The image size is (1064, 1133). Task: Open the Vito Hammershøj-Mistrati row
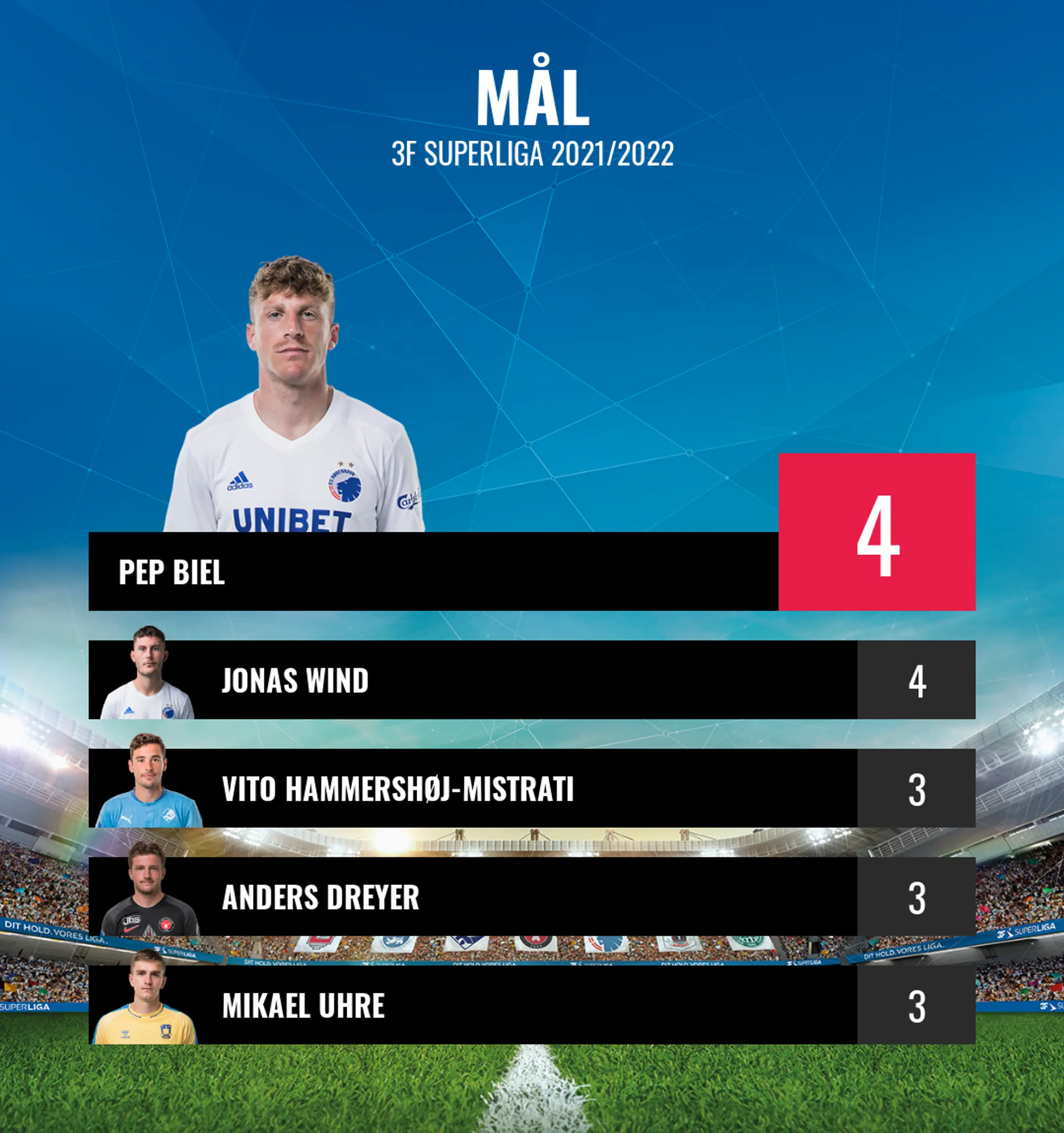coord(473,788)
